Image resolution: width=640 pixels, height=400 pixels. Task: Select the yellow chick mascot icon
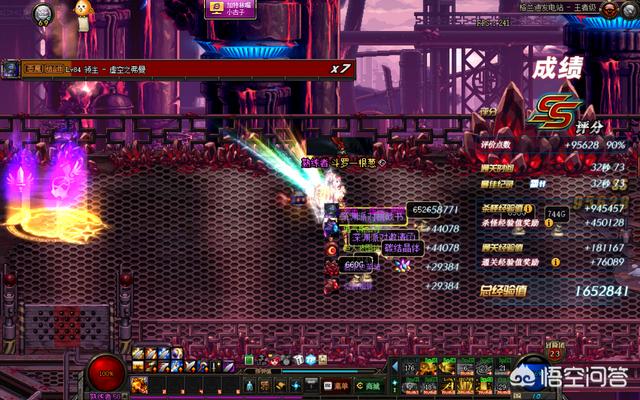point(83,11)
